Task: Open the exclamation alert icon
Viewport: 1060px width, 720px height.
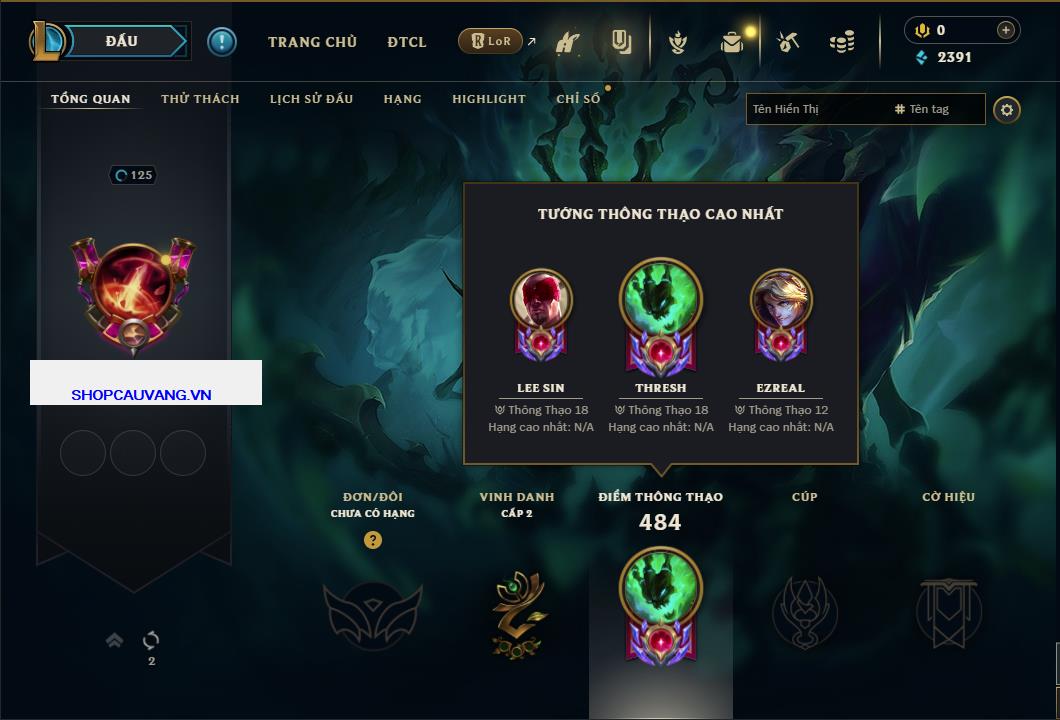Action: coord(222,42)
